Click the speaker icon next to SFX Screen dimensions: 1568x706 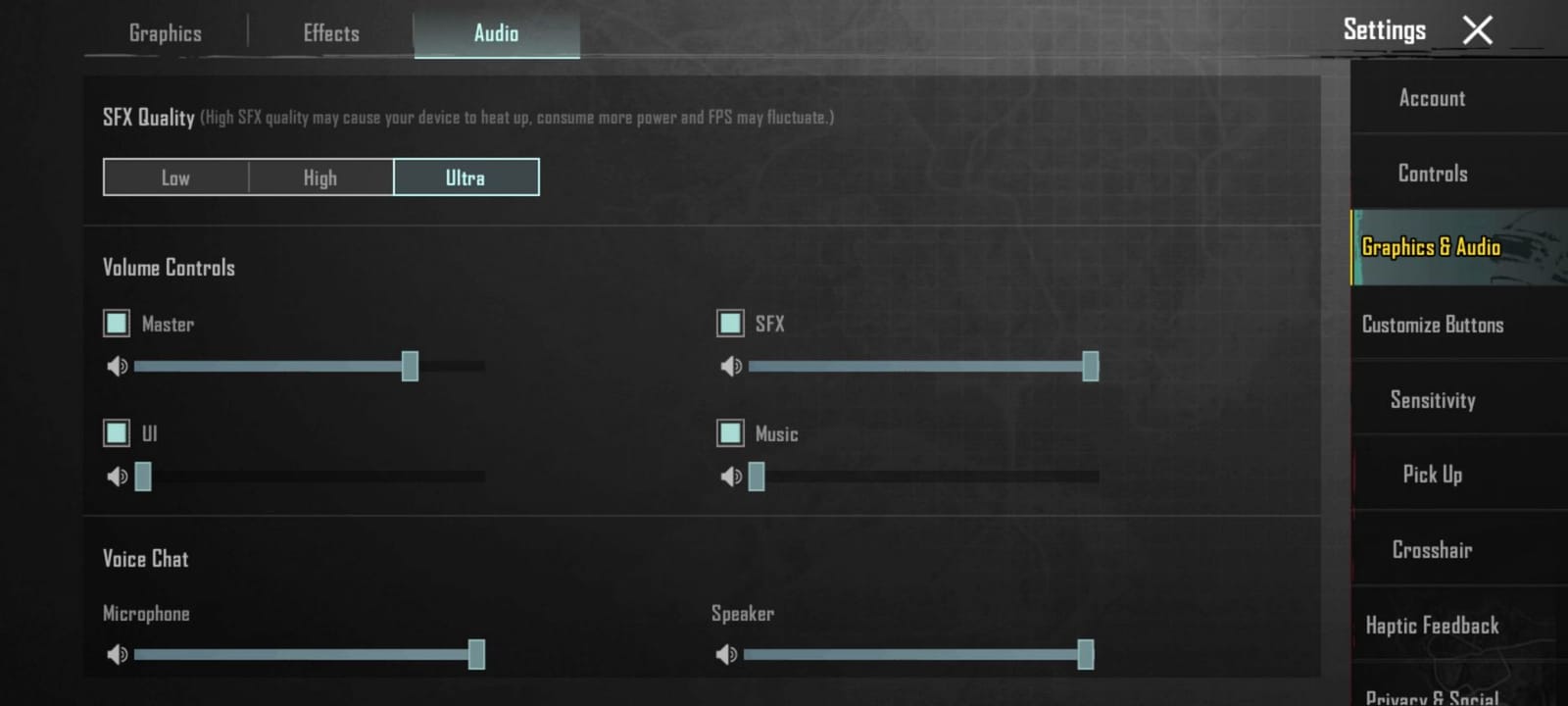[730, 366]
